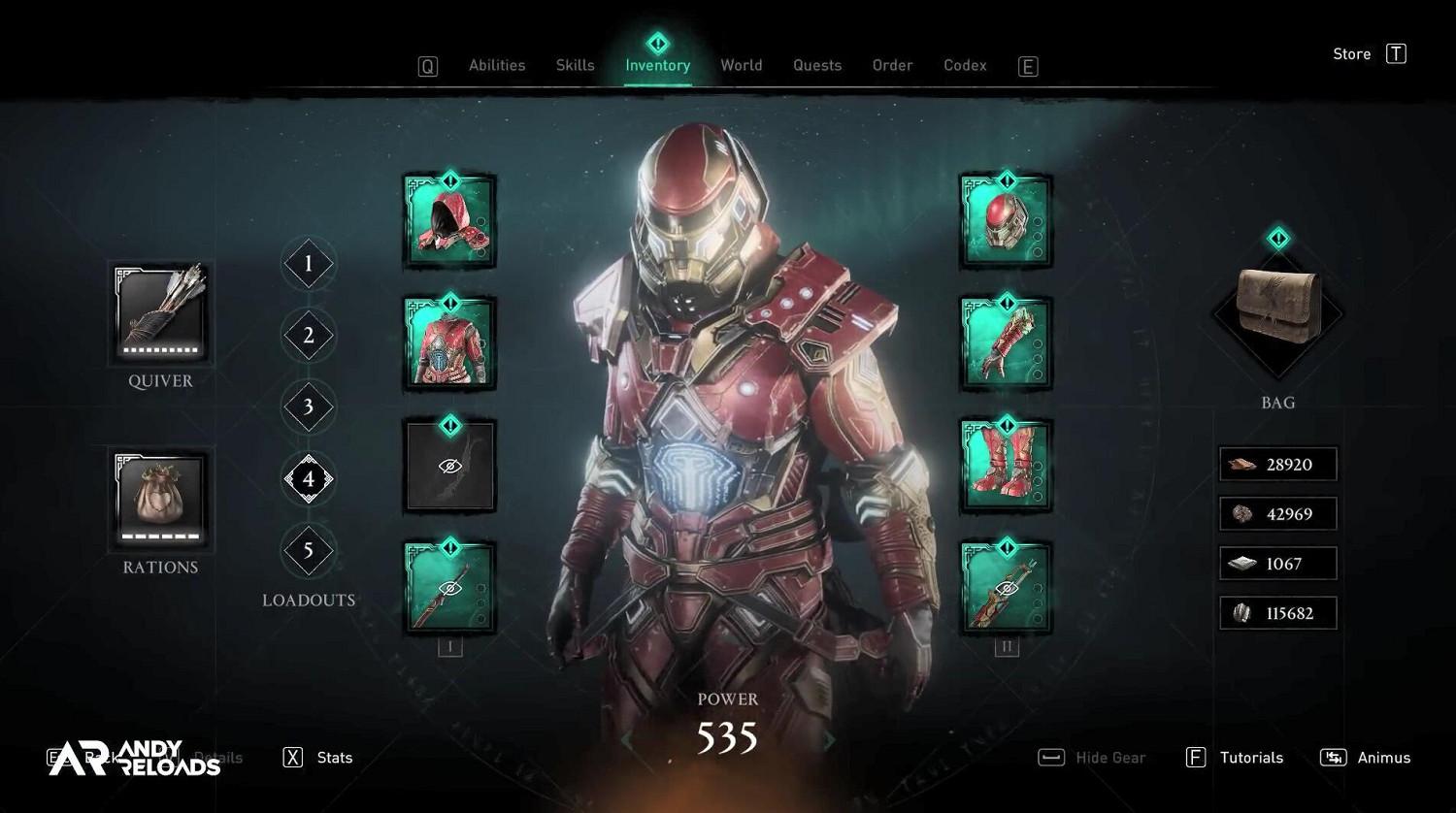1456x813 pixels.
Task: Choose loadout number 1
Action: coord(309,264)
